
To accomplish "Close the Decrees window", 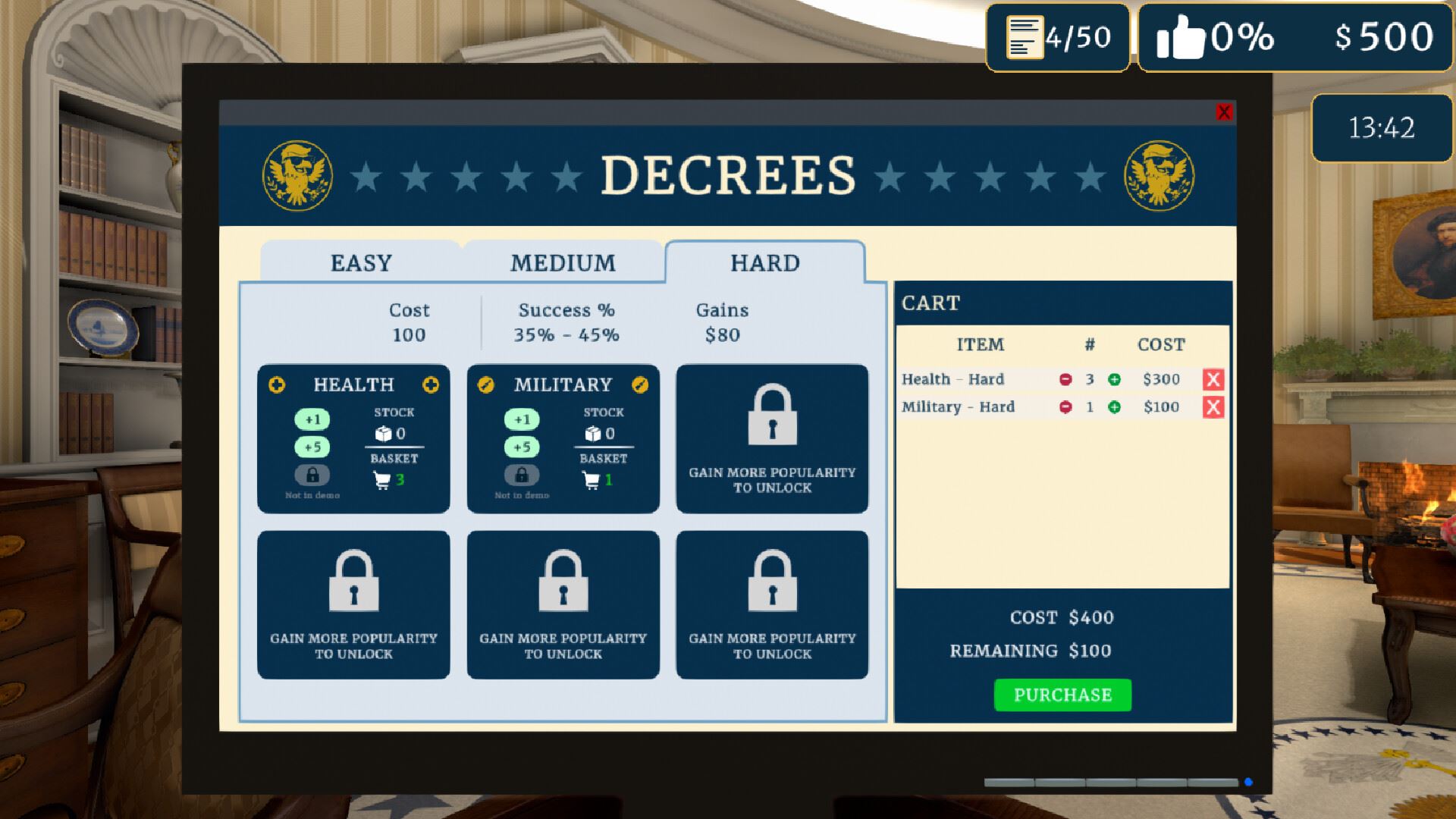I will click(x=1223, y=112).
